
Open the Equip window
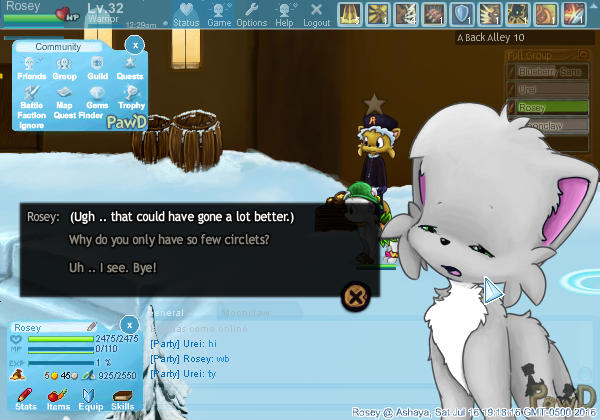coord(89,399)
